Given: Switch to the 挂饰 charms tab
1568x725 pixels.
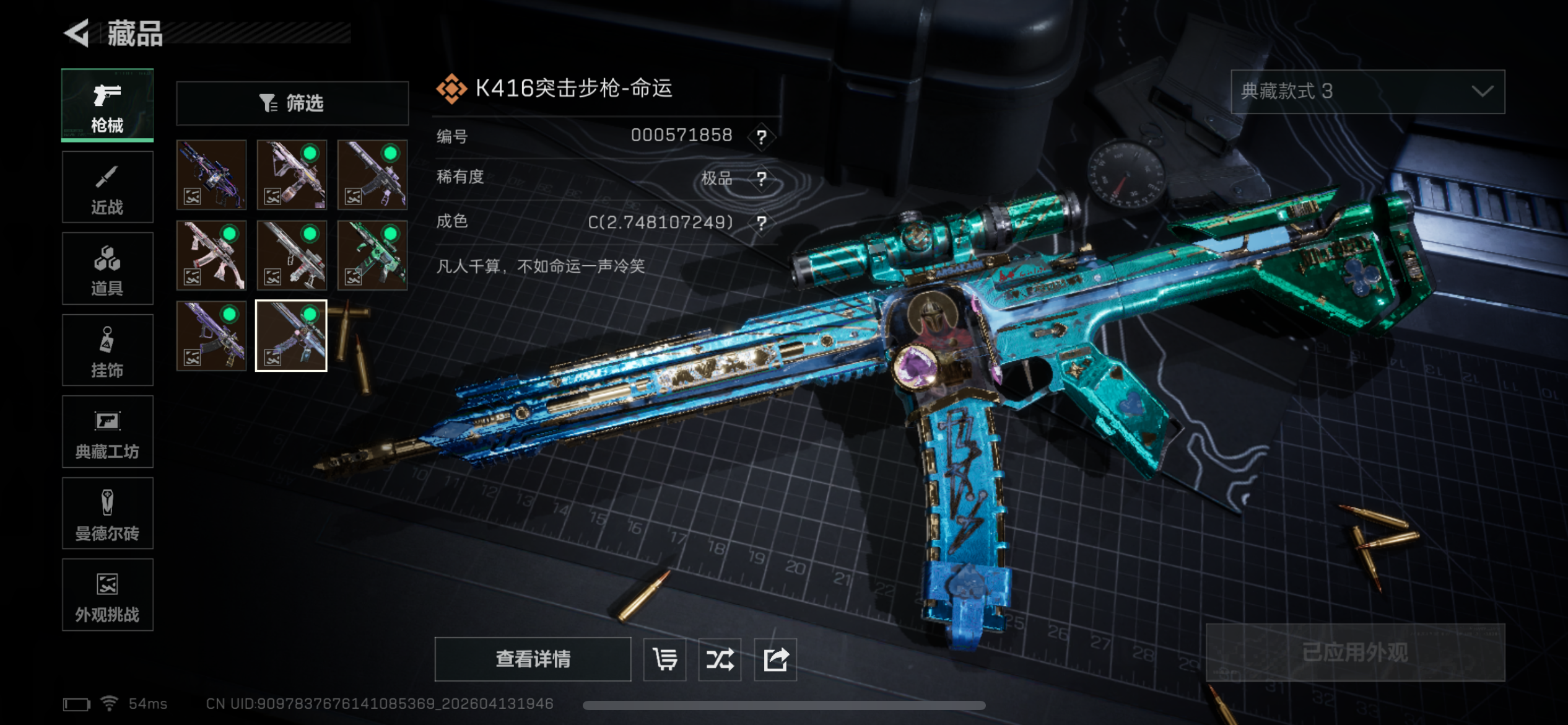Looking at the screenshot, I should point(107,351).
